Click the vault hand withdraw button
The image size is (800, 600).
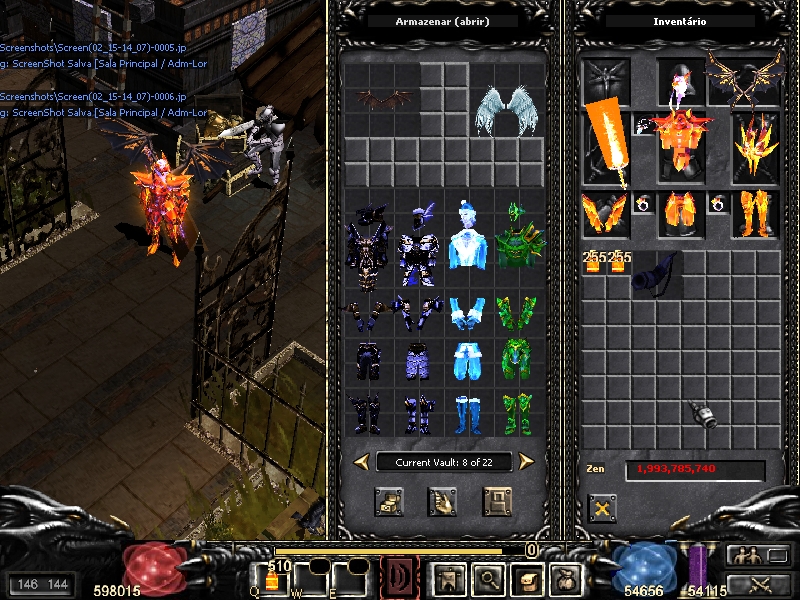pyautogui.click(x=443, y=501)
